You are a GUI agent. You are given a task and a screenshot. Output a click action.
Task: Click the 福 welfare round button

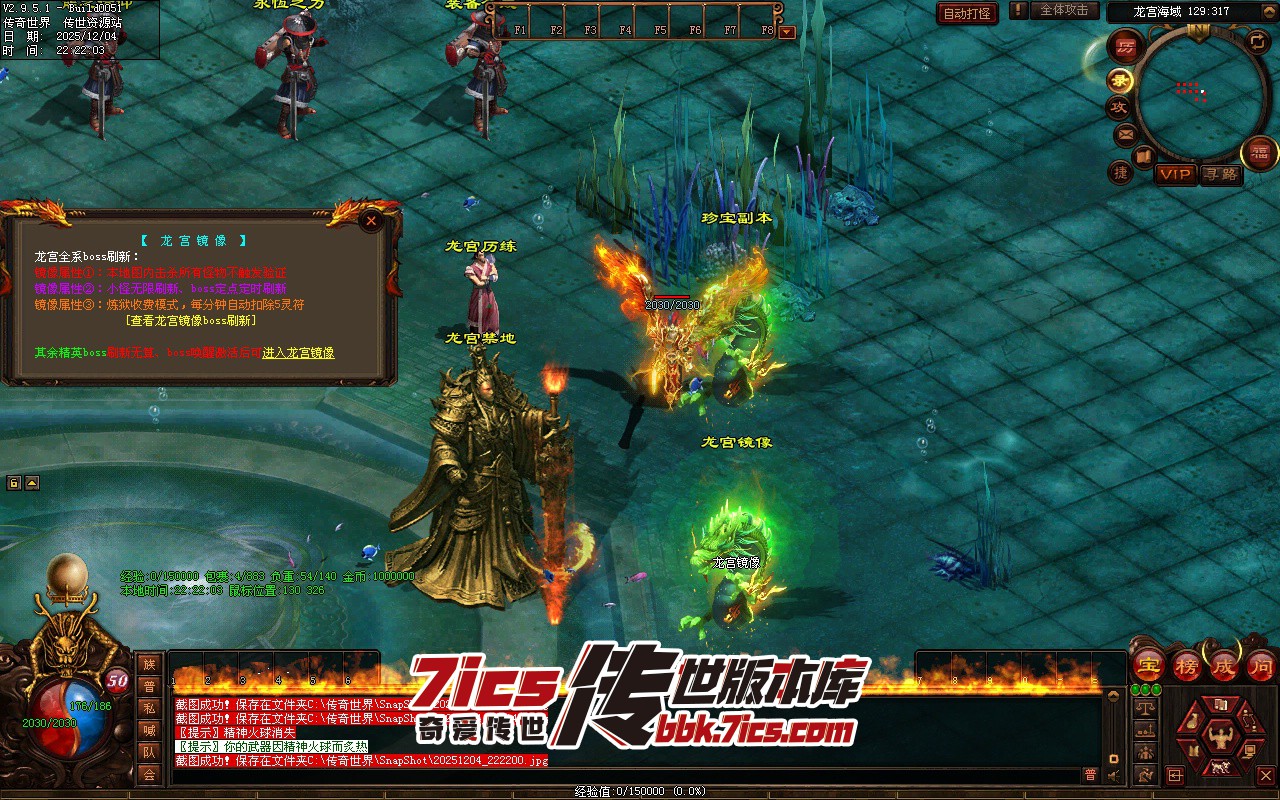1257,152
